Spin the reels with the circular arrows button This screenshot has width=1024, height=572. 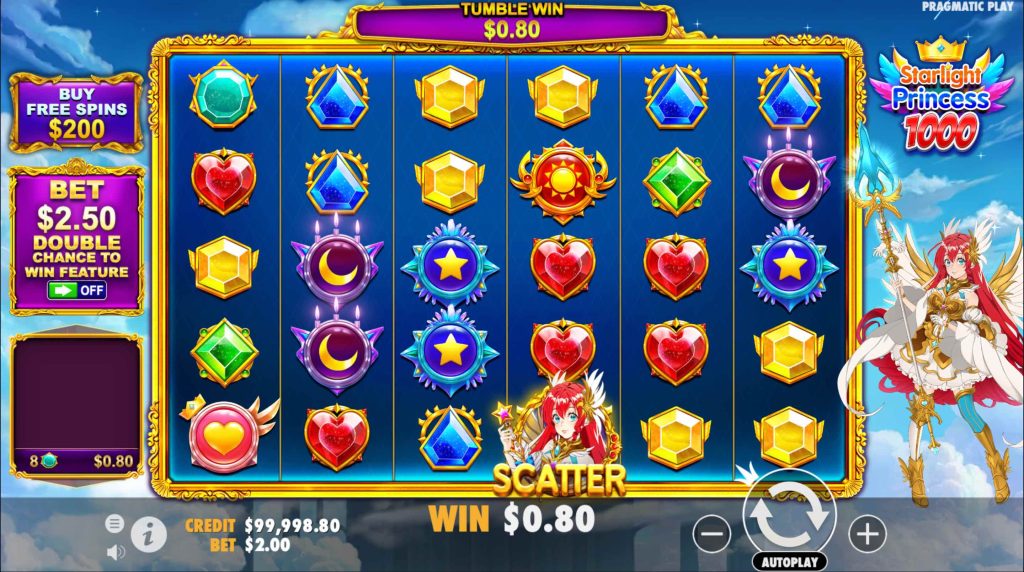(788, 514)
